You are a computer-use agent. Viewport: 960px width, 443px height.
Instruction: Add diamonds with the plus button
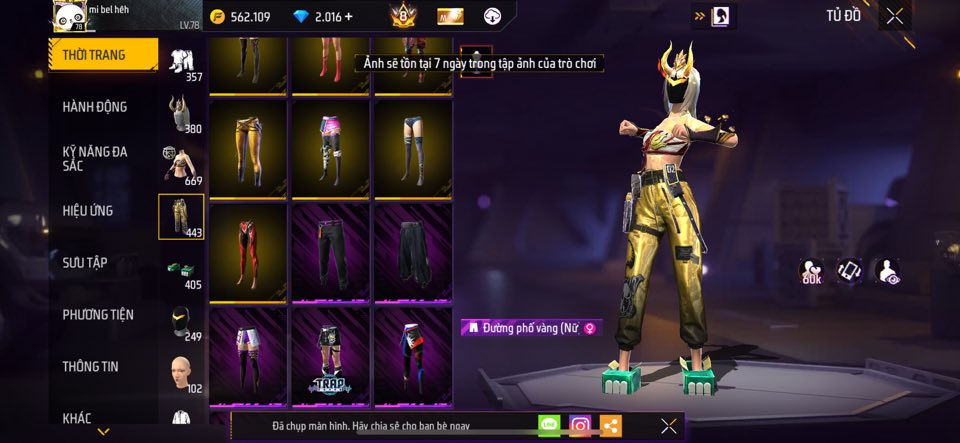pyautogui.click(x=349, y=17)
